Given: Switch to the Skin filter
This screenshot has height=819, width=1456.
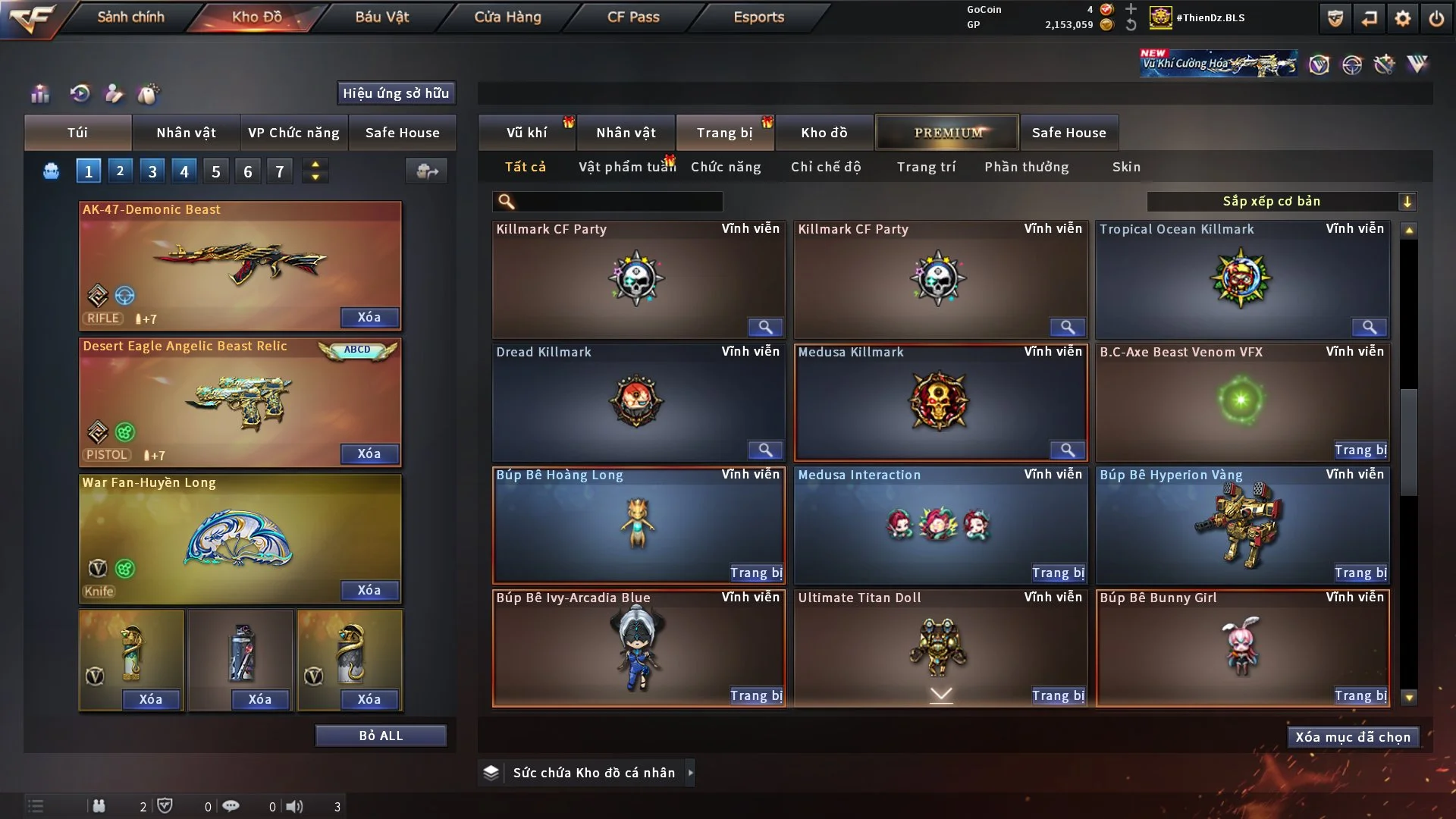Looking at the screenshot, I should point(1126,167).
